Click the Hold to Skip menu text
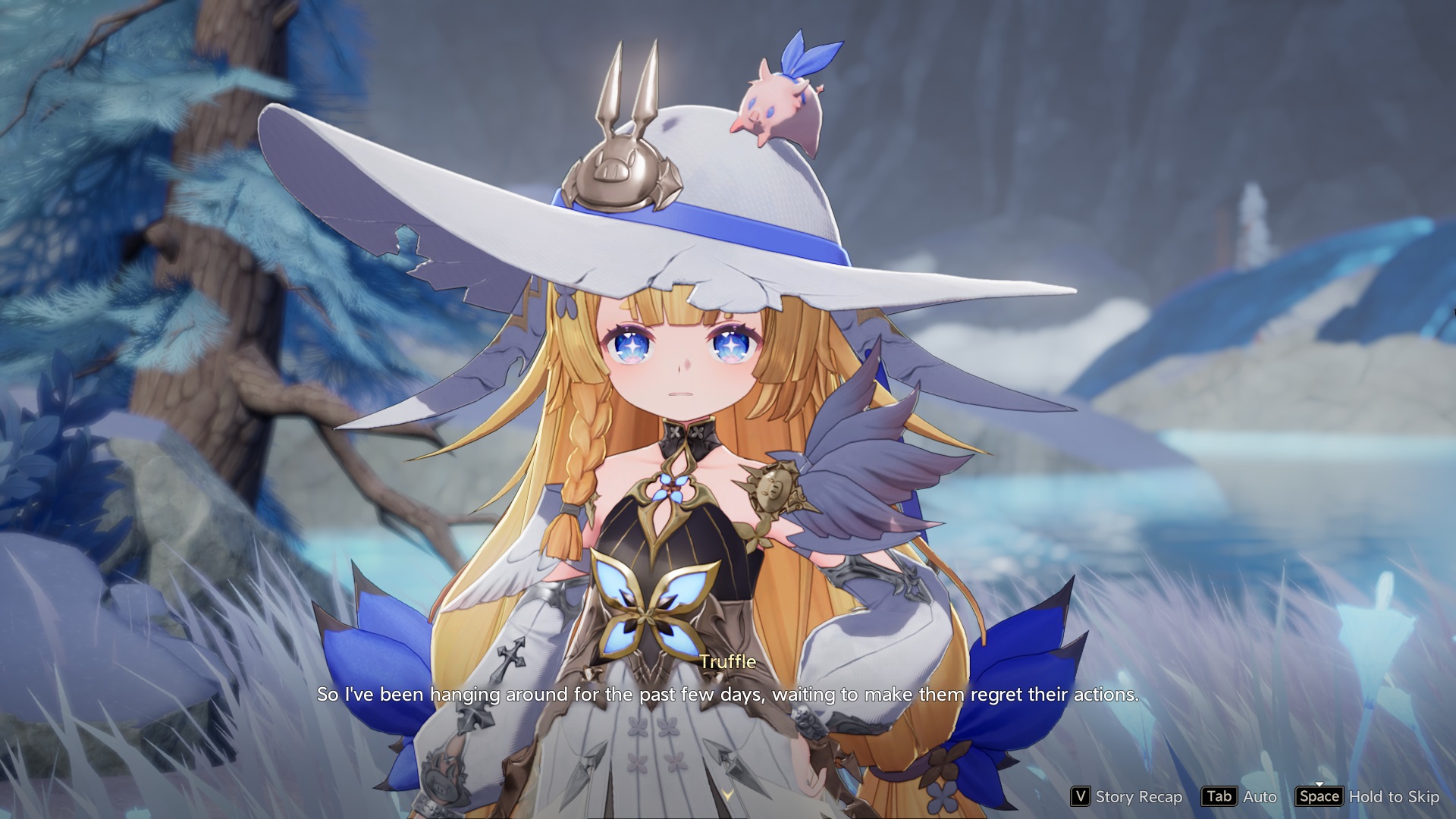The height and width of the screenshot is (819, 1456). click(x=1394, y=797)
